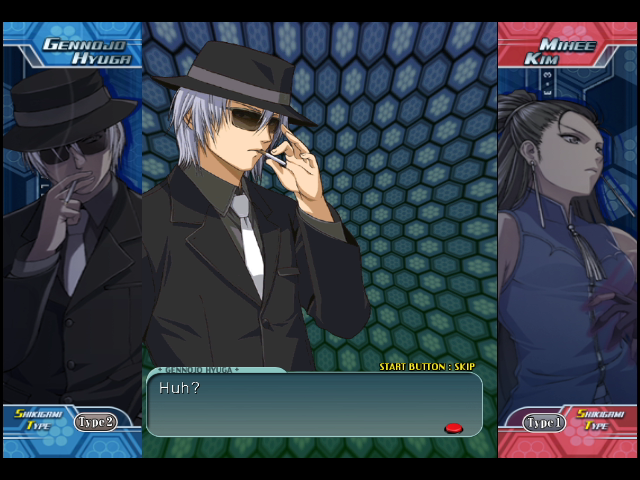Select the Type 1 shikigami badge
This screenshot has height=480, width=640.
pyautogui.click(x=541, y=423)
